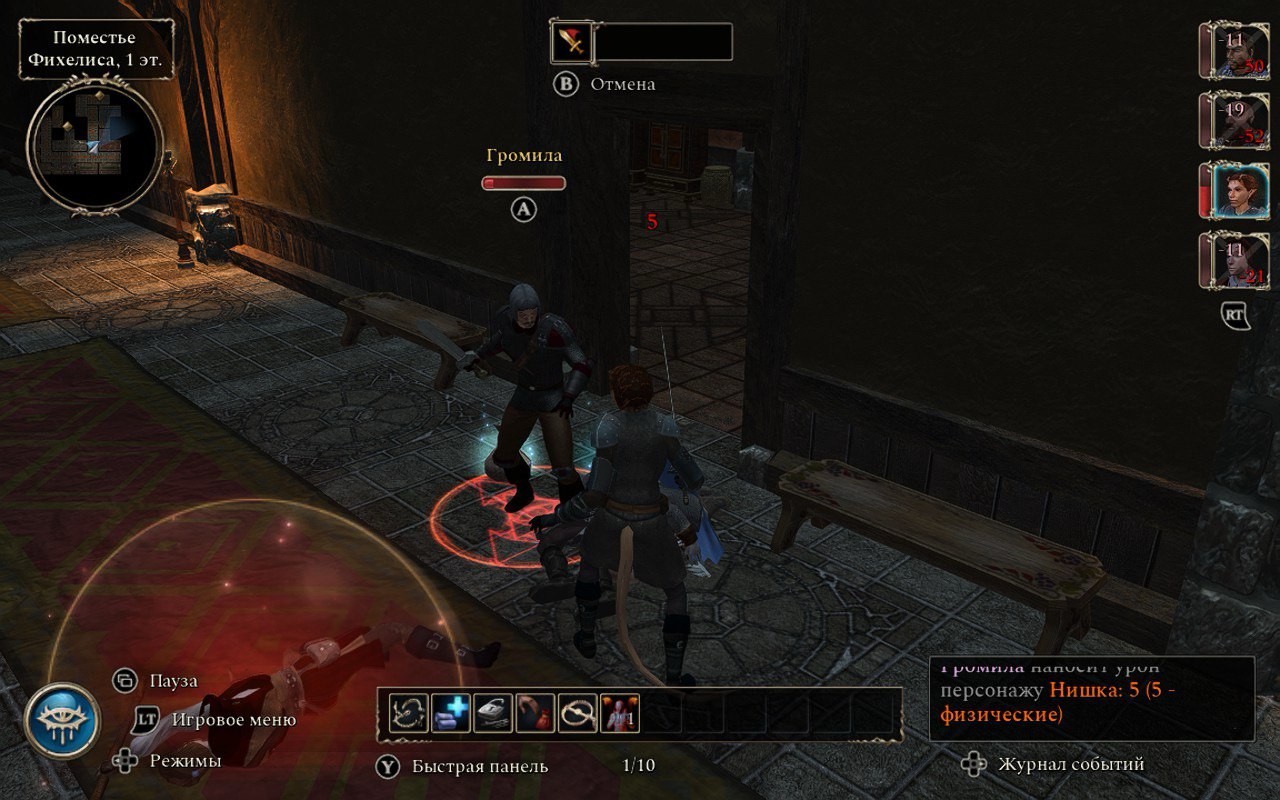Select the red figure ability quickslot
Viewport: 1280px width, 800px height.
pos(620,714)
